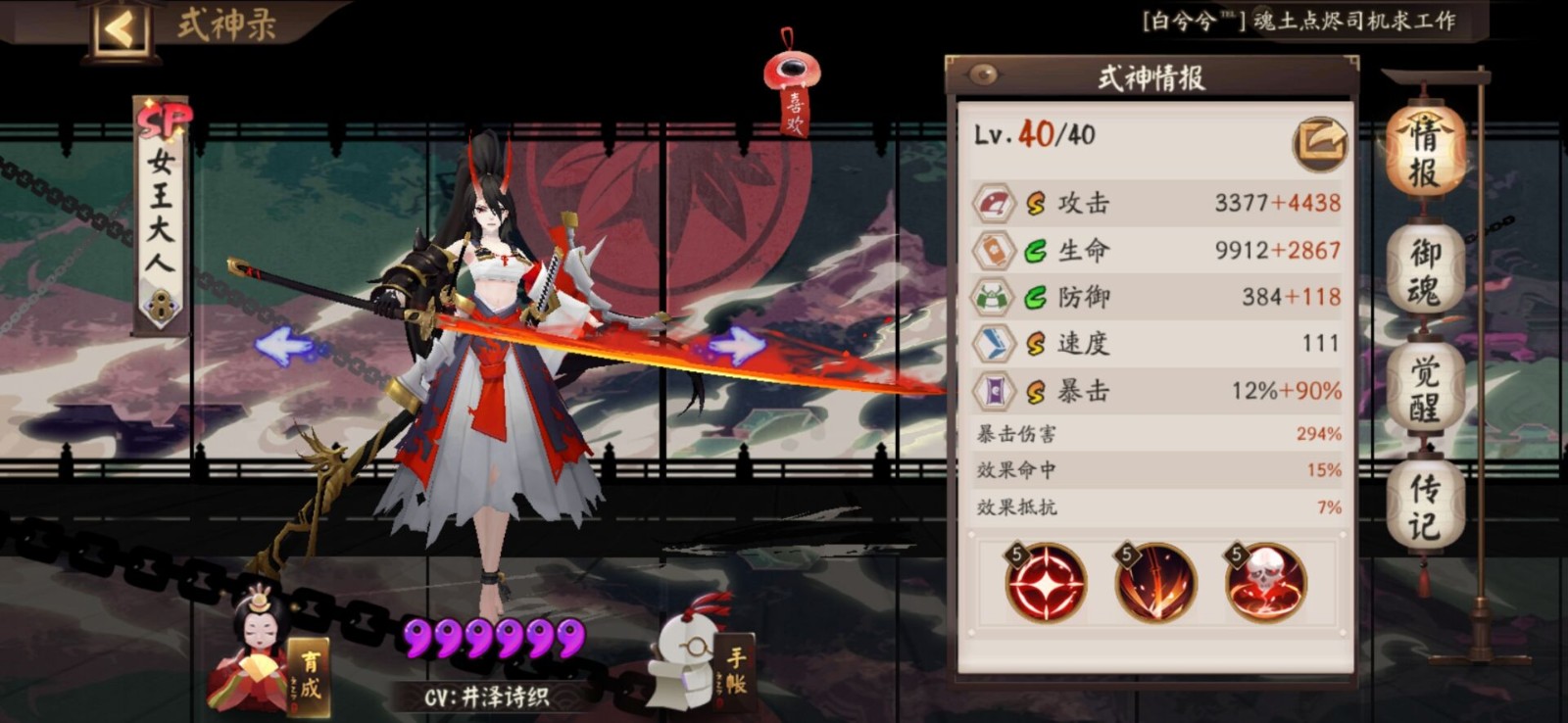Click the left arrow to change skin
Viewport: 1568px width, 723px height.
pyautogui.click(x=282, y=345)
